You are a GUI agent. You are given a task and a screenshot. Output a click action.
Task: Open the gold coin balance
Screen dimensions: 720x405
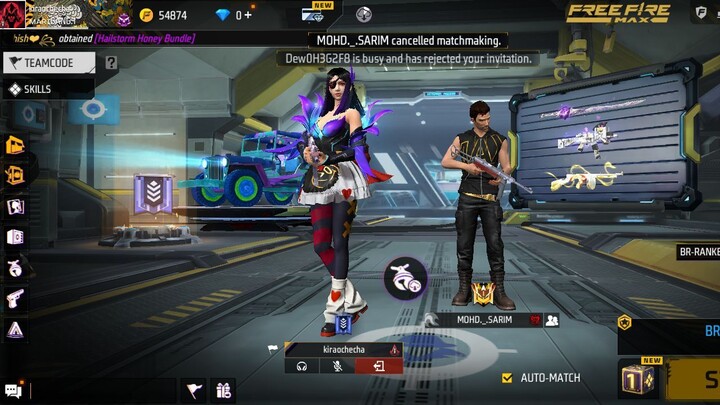164,15
